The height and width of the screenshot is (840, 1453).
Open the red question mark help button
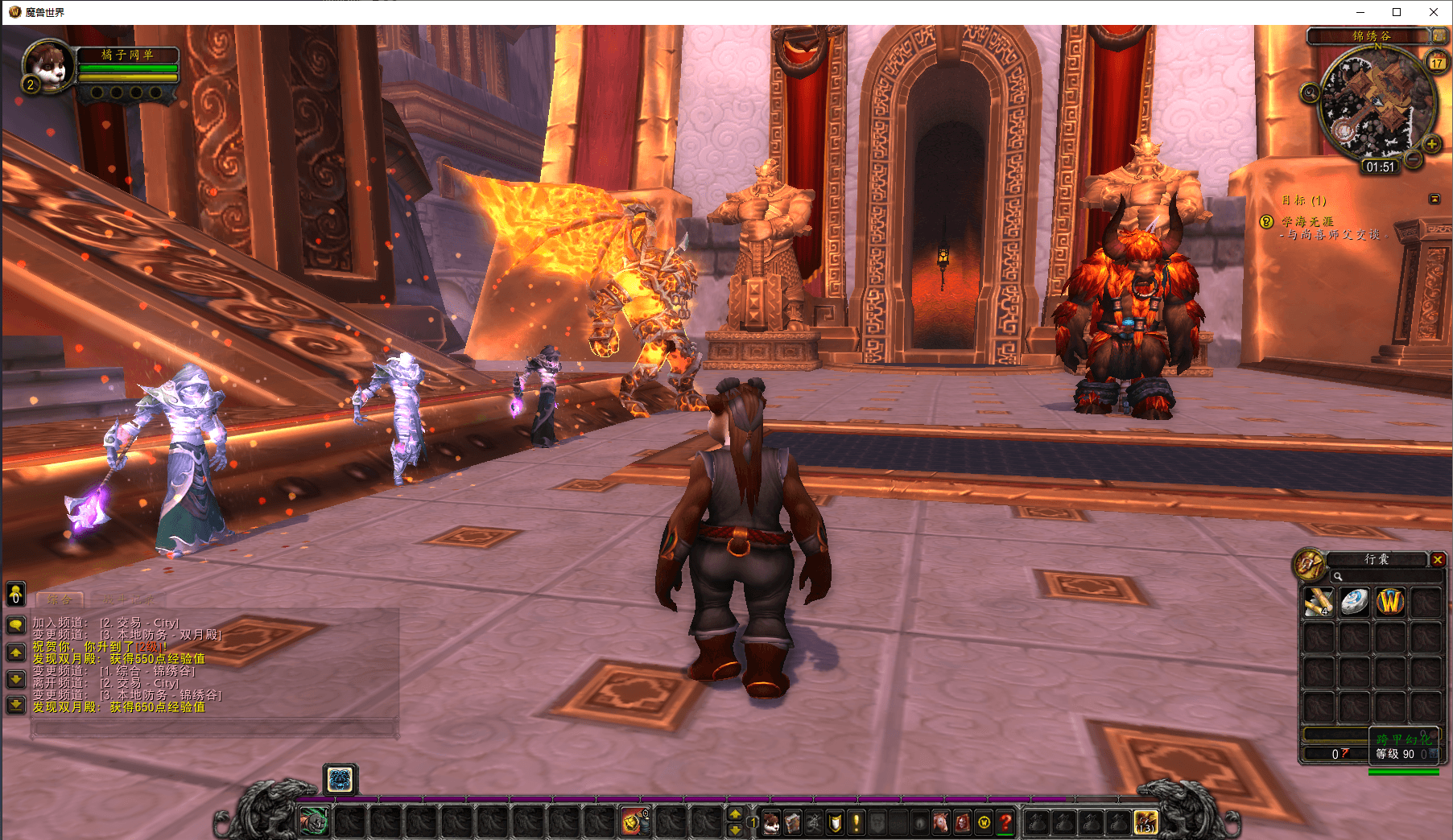pyautogui.click(x=1005, y=823)
